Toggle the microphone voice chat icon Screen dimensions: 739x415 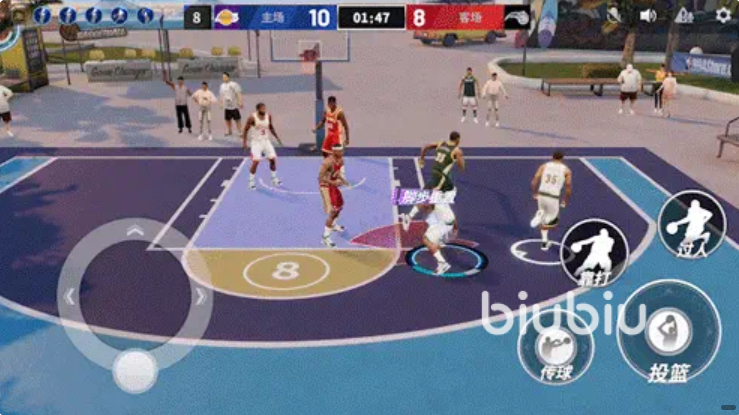click(x=614, y=15)
